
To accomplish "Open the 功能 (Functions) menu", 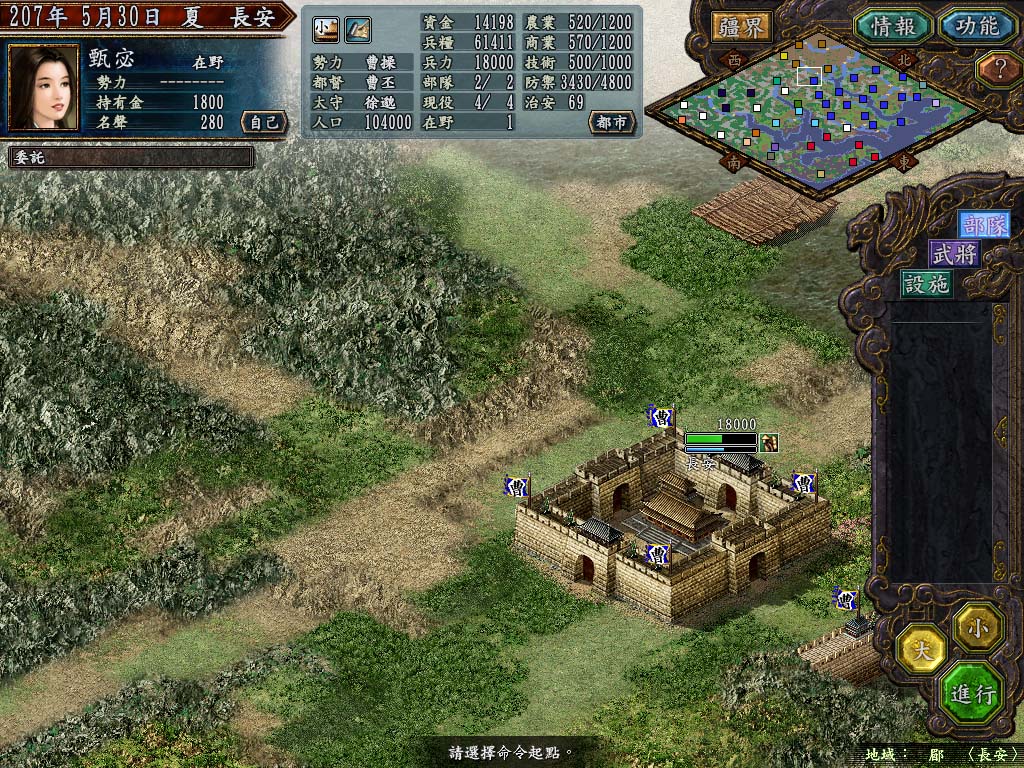I will (976, 26).
